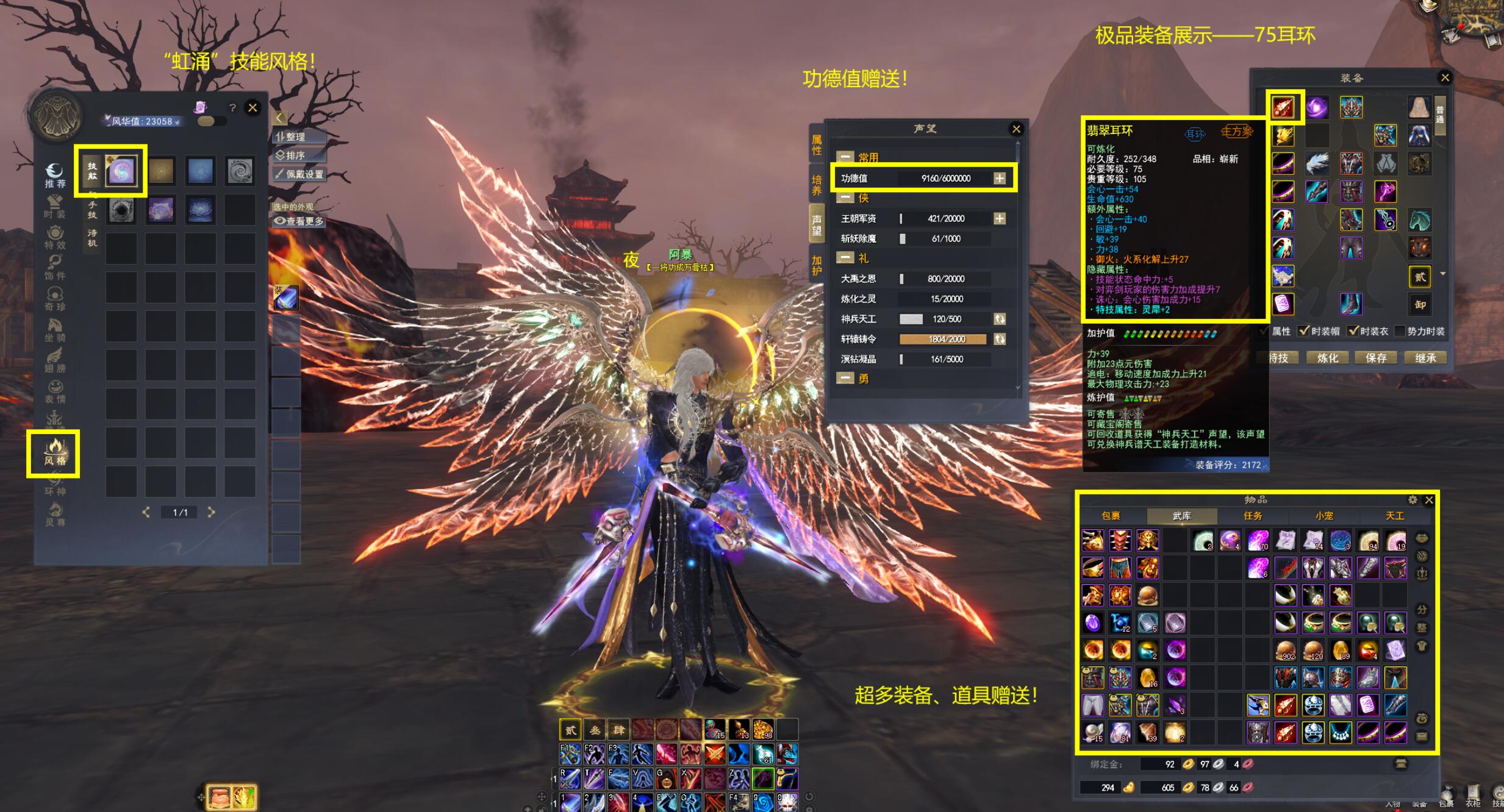Close the 物品 inventory window
Viewport: 1504px width, 812px height.
pyautogui.click(x=1429, y=500)
